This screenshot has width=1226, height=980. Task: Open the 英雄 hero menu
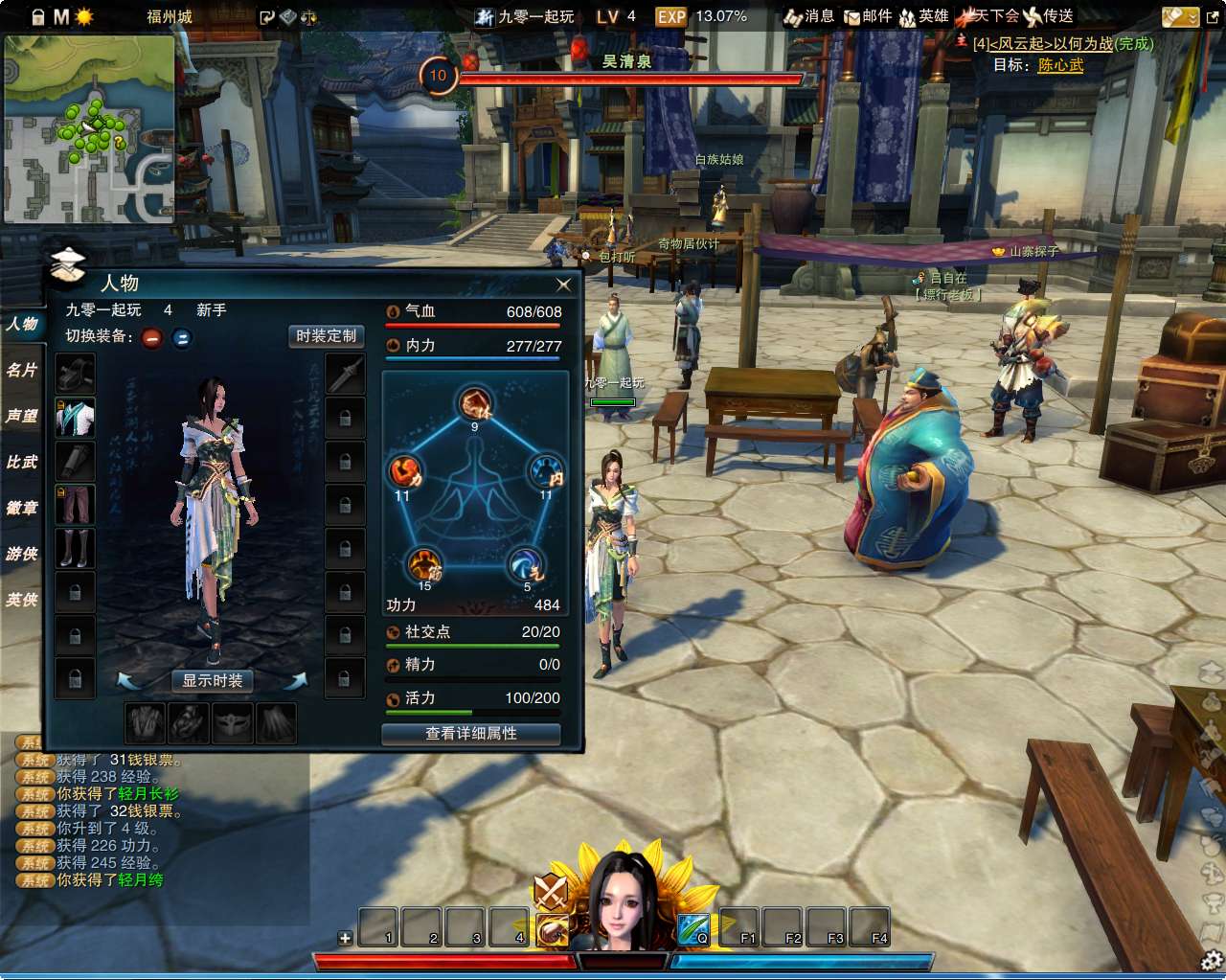pyautogui.click(x=923, y=16)
